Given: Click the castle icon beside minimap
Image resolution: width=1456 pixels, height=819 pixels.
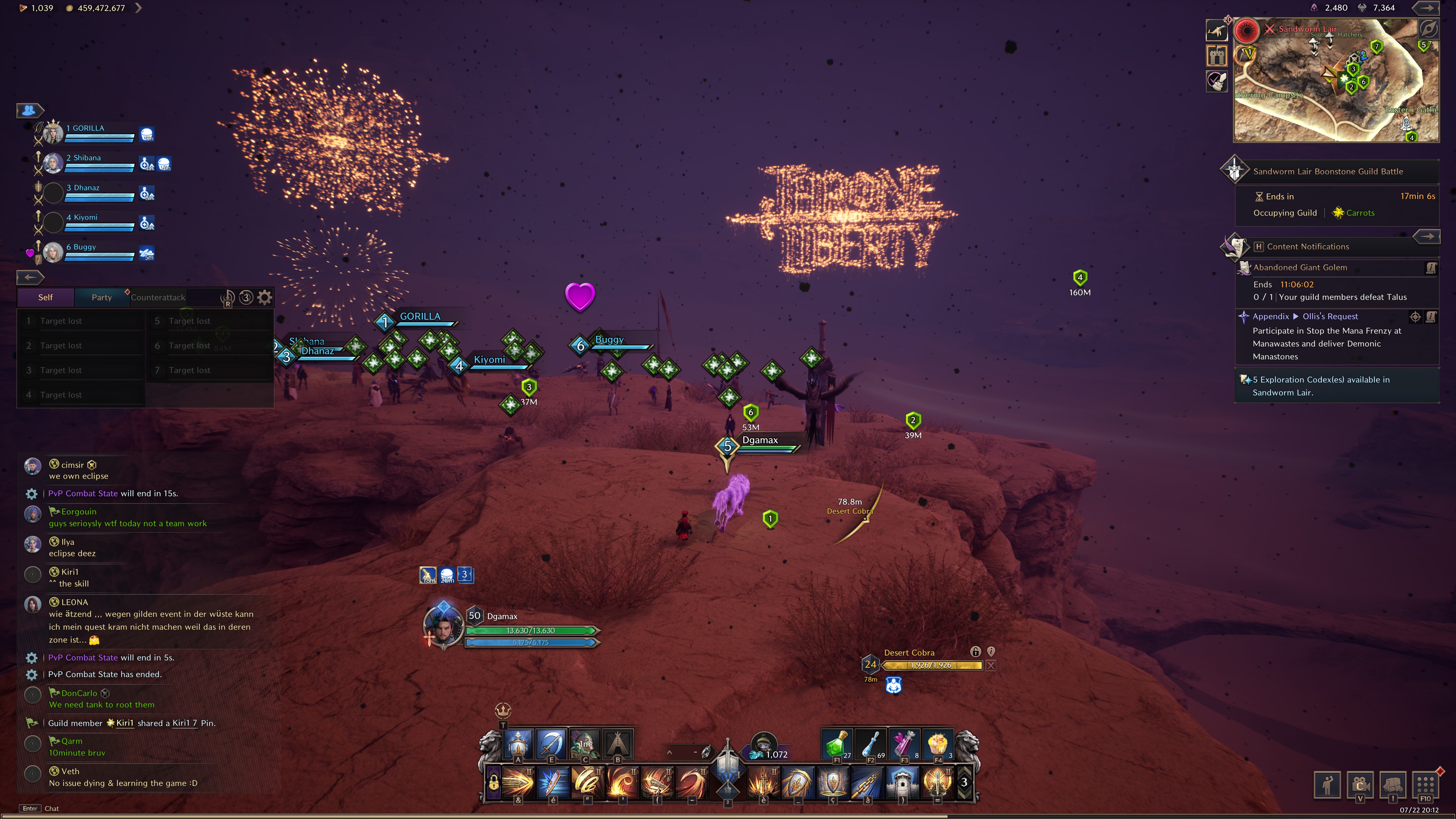Looking at the screenshot, I should click(x=1216, y=56).
